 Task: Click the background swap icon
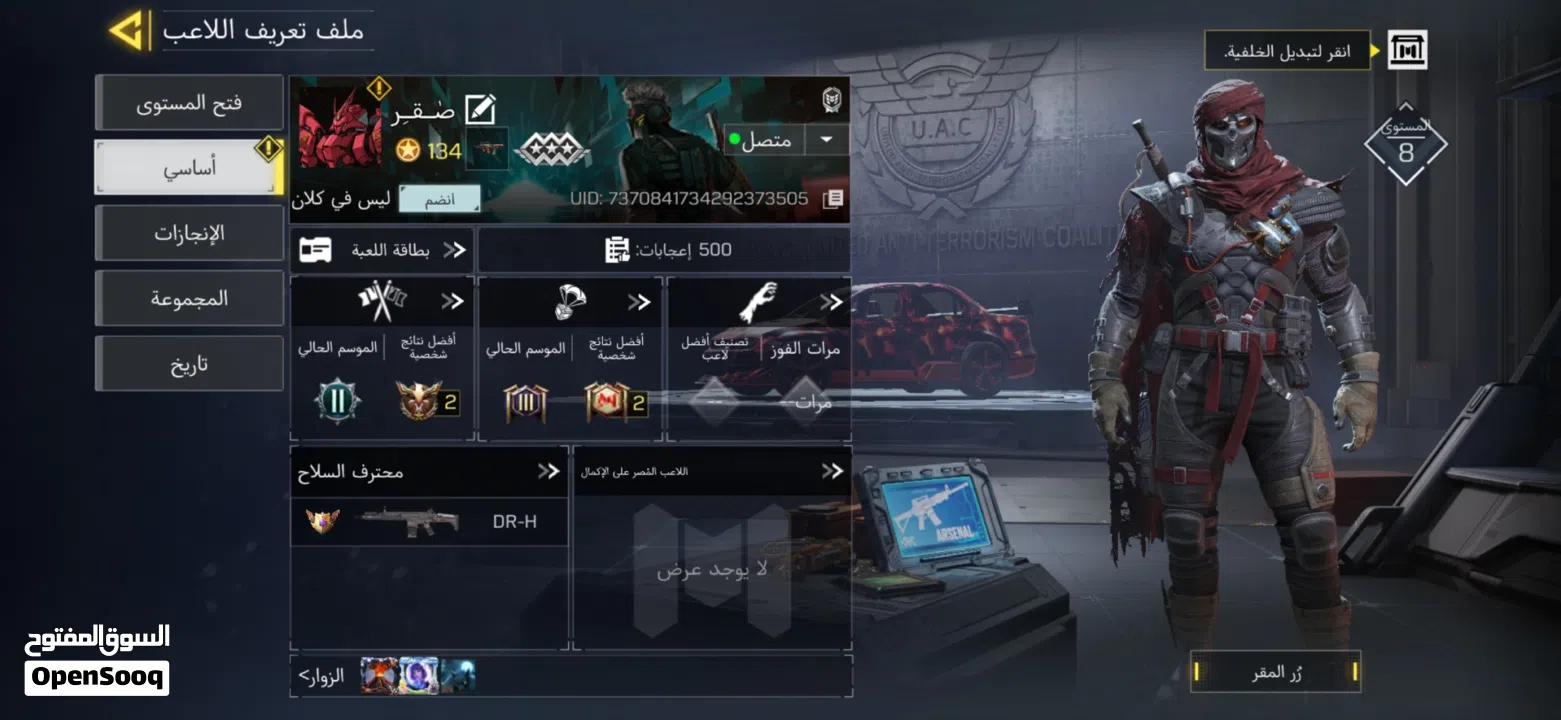1407,50
